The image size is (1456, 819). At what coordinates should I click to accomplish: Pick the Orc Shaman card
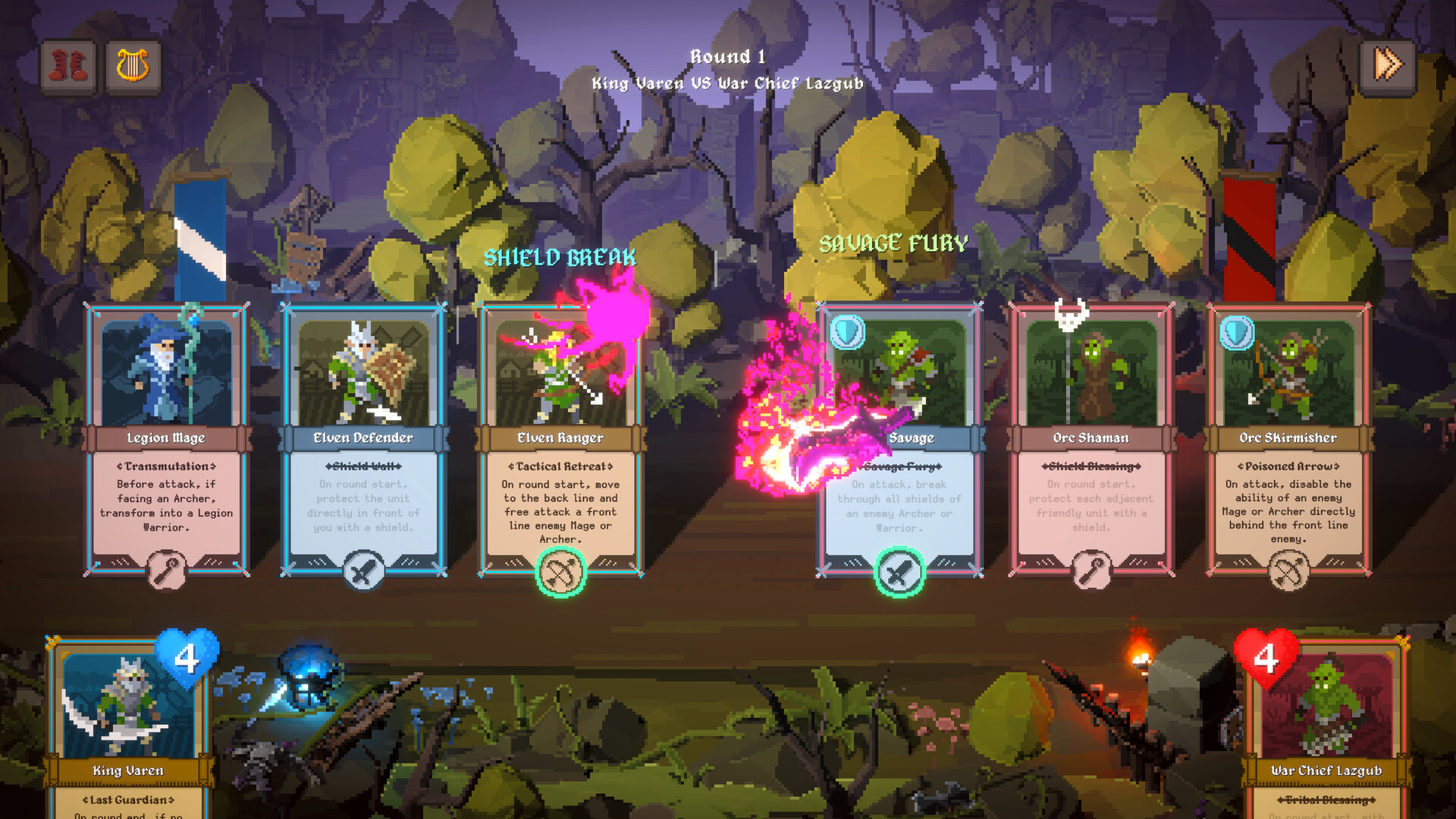[x=1091, y=440]
